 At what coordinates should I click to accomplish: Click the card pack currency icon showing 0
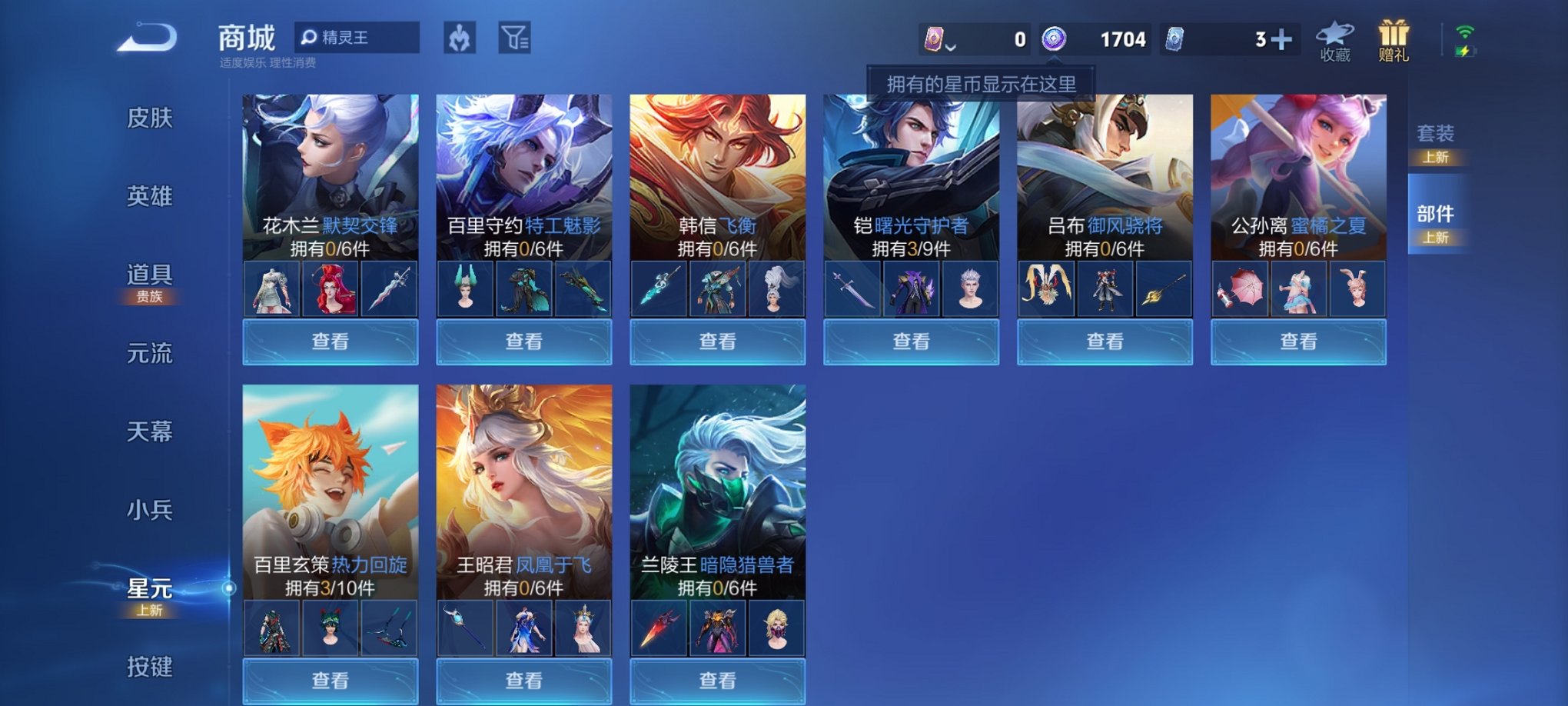coord(934,37)
